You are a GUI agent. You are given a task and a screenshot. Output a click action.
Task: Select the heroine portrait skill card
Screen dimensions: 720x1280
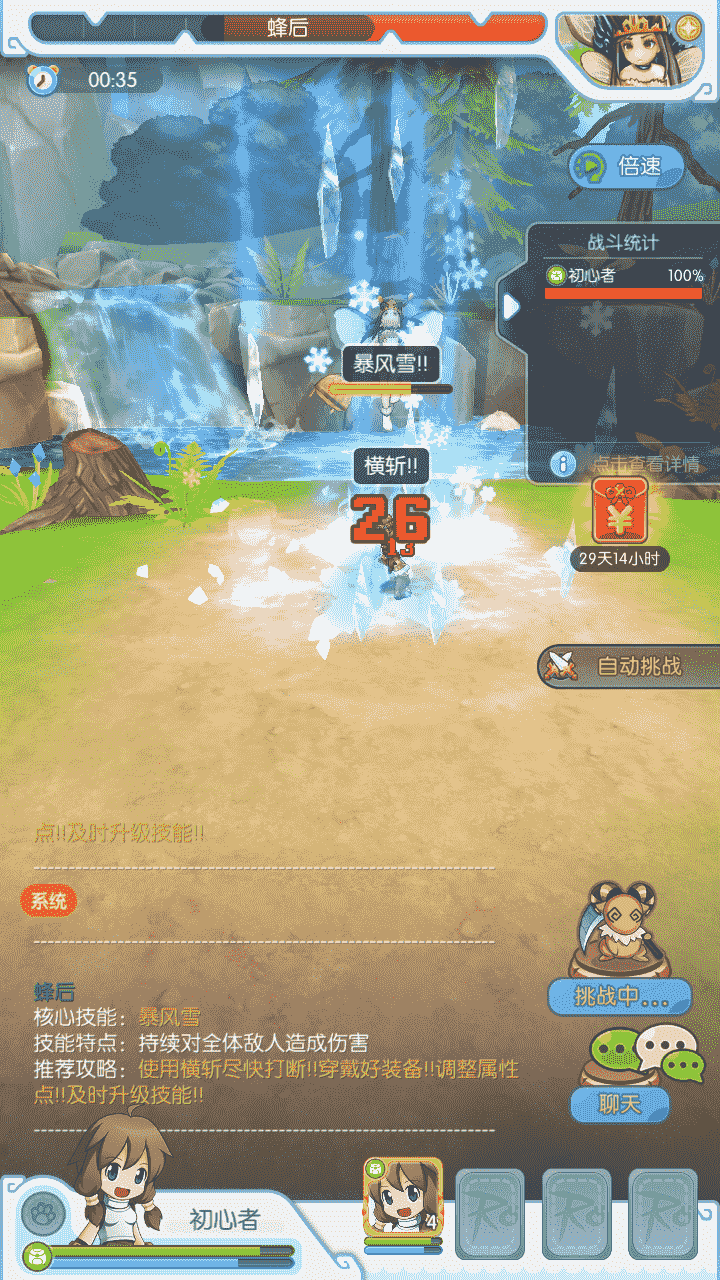(x=403, y=1198)
